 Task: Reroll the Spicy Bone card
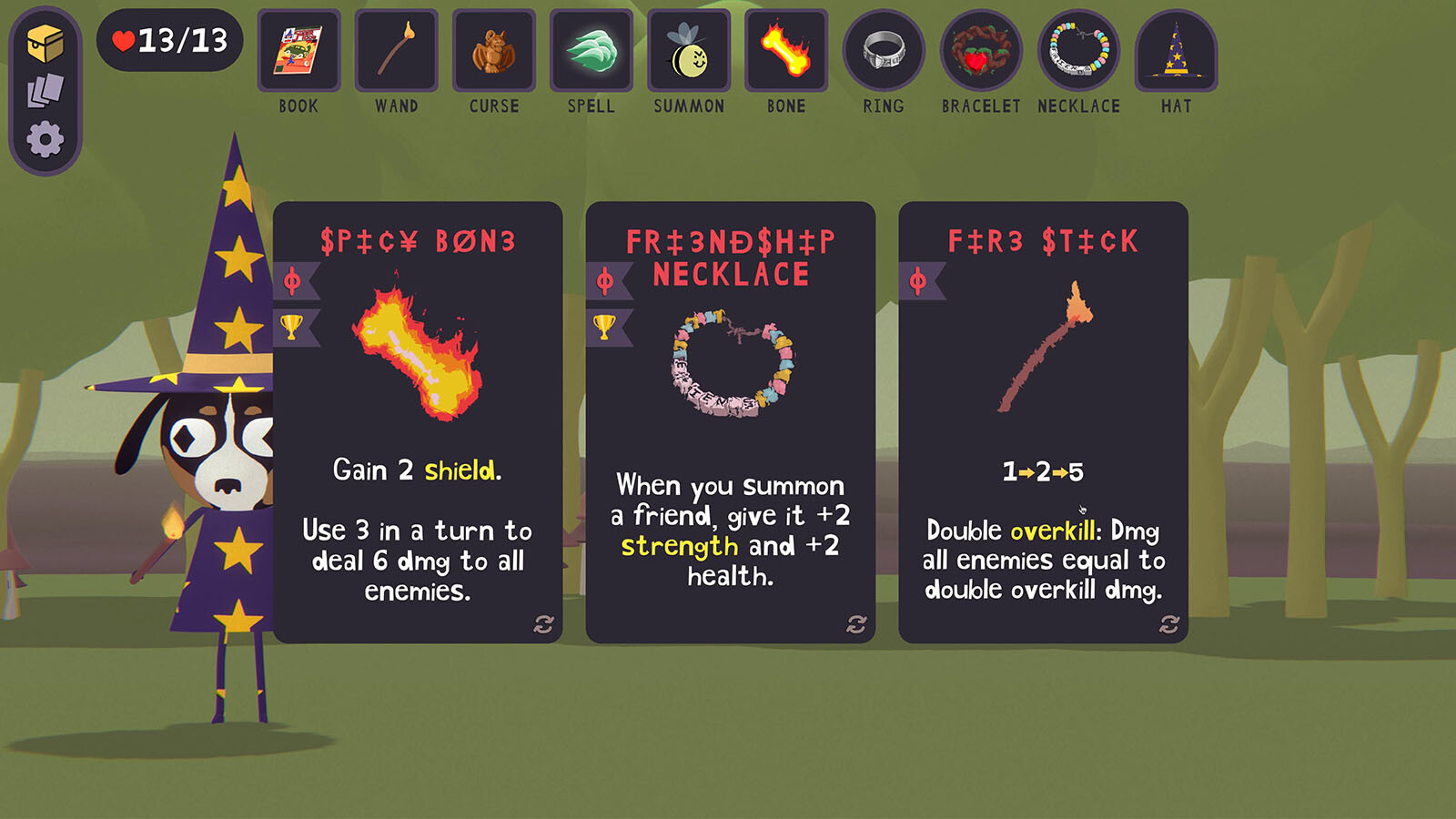(x=543, y=624)
